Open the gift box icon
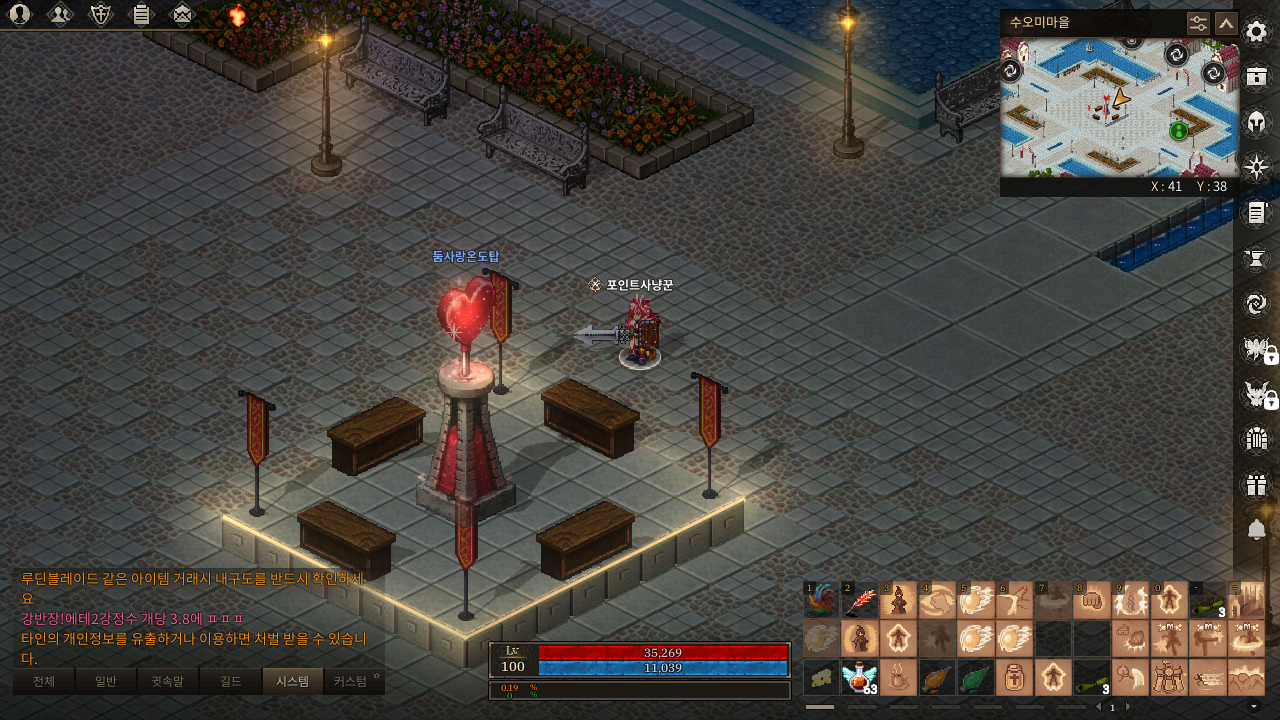 [x=1256, y=485]
